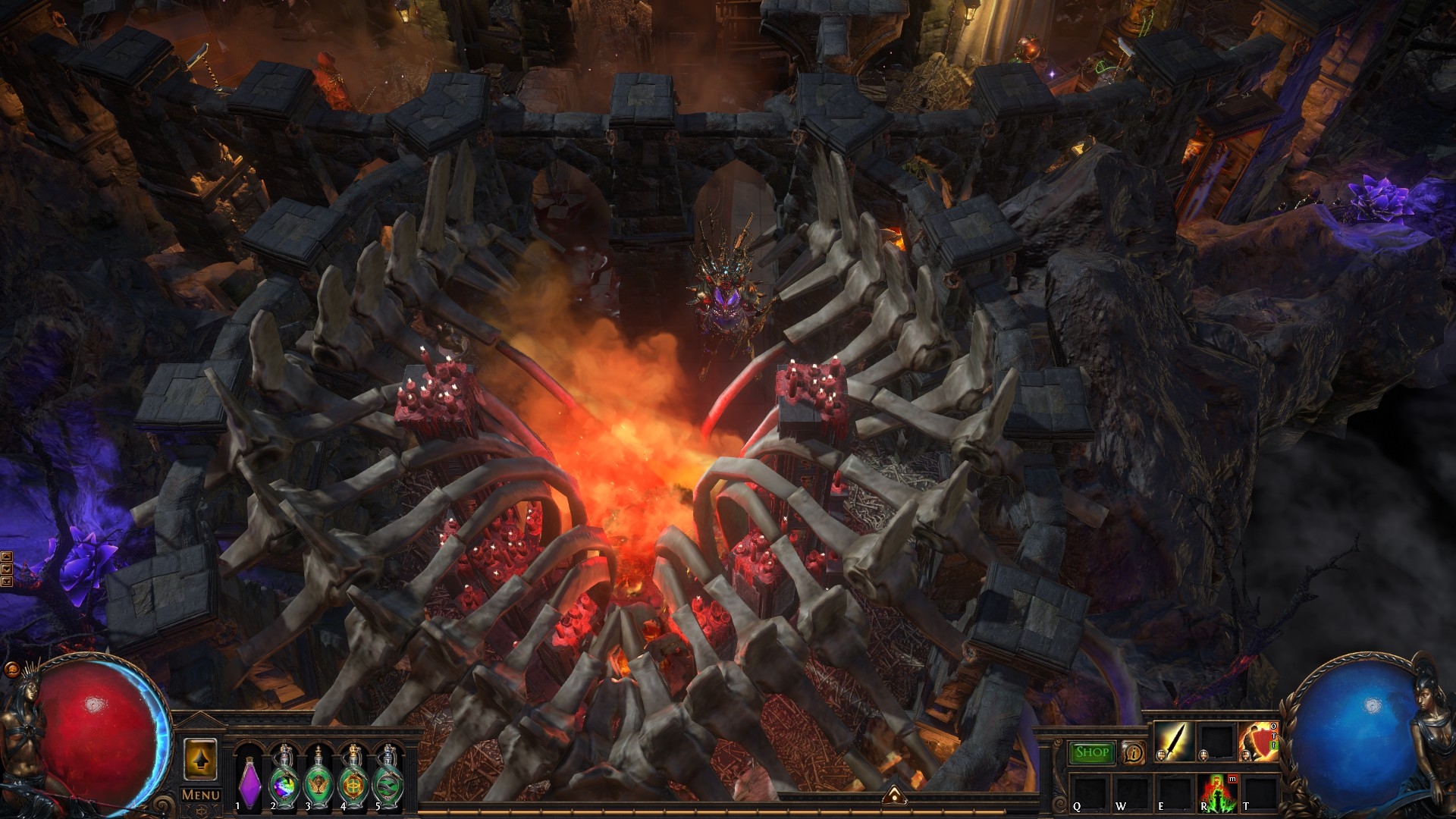Screen dimensions: 1456x819
Task: Open the chat bubble icon above life orb
Action: click(11, 670)
